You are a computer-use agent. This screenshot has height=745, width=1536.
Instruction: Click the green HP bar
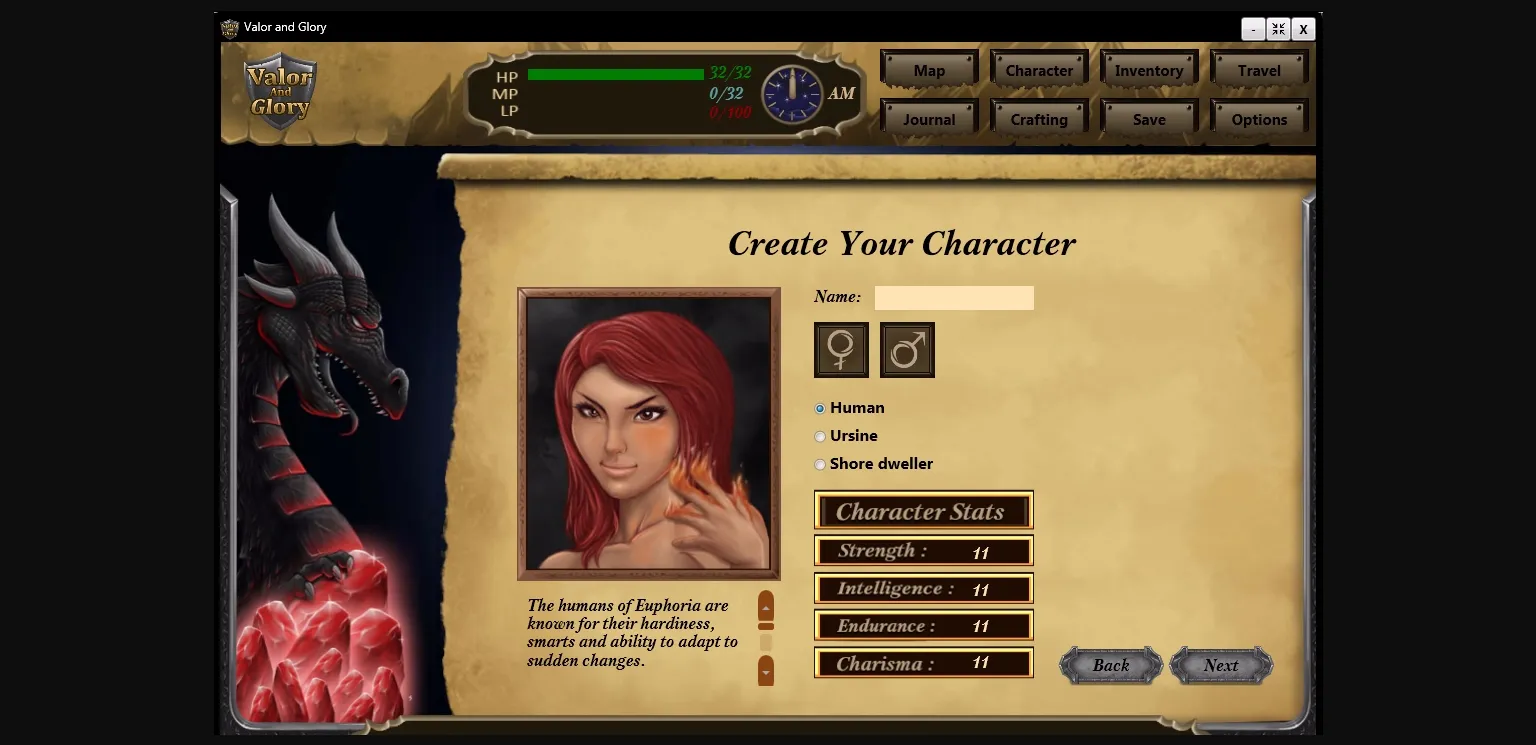[x=615, y=74]
